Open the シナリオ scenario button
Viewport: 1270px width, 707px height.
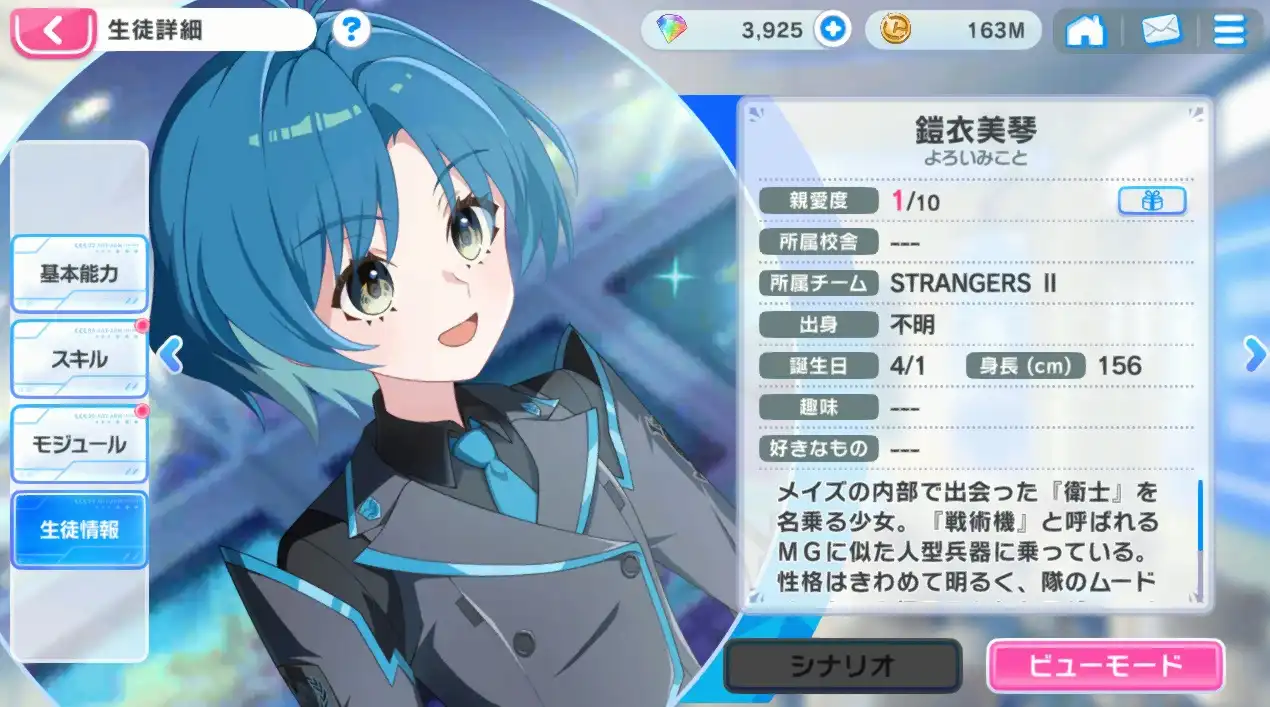coord(842,665)
